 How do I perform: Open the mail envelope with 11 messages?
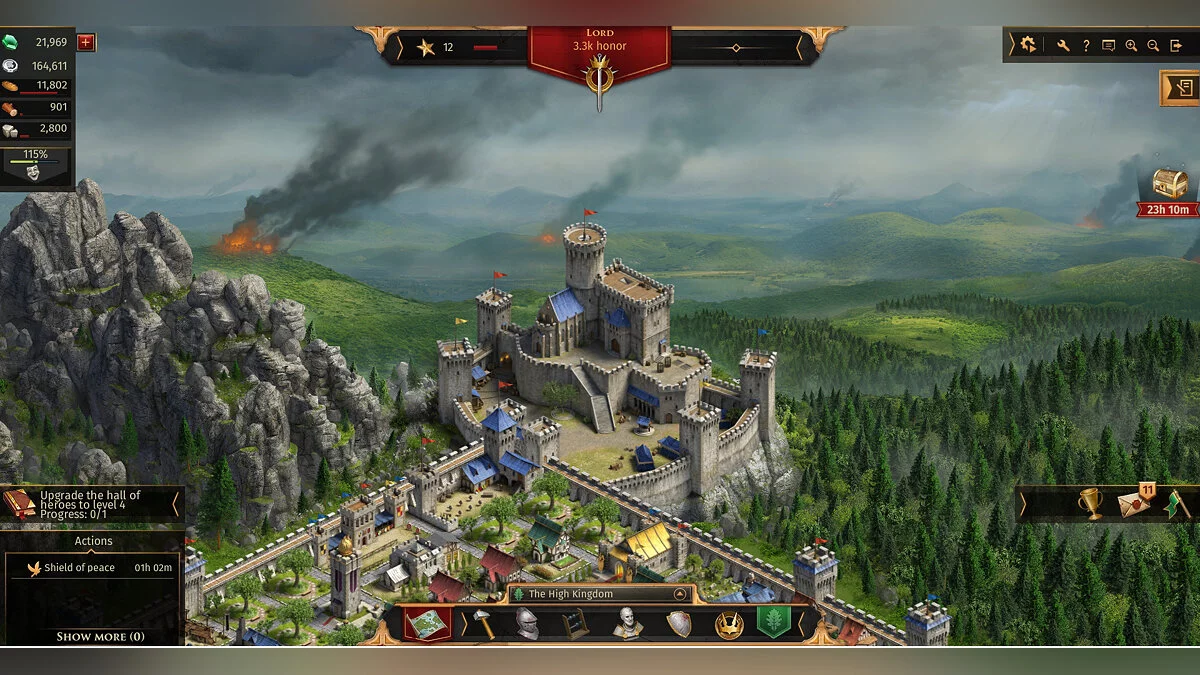click(1134, 505)
